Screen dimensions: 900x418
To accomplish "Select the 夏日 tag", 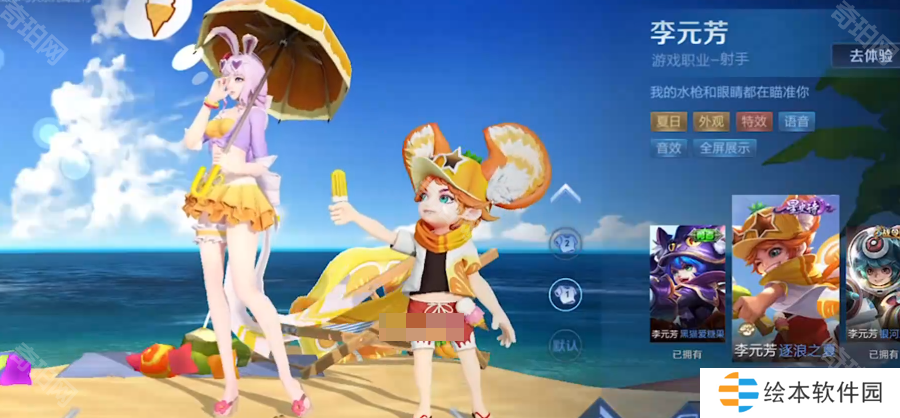I will (669, 122).
